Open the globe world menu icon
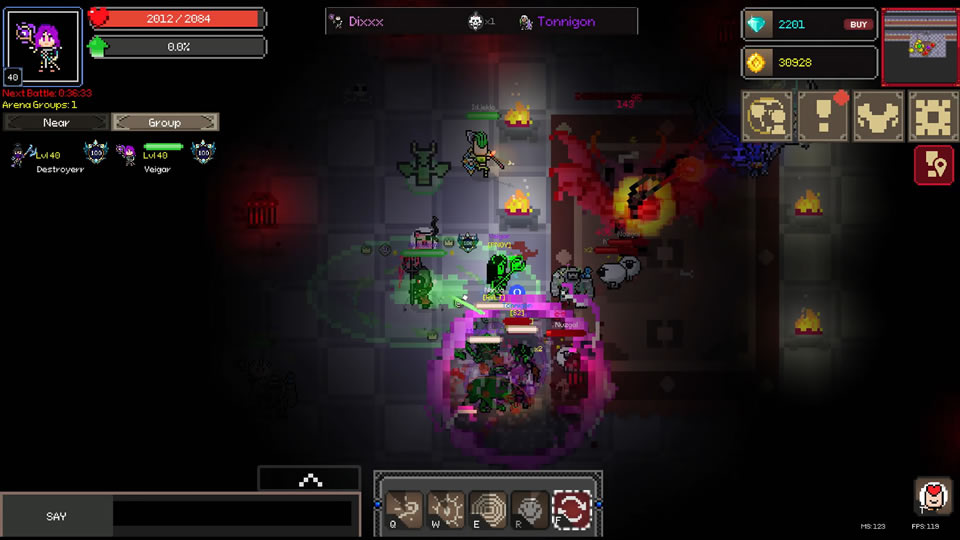Screen dimensions: 960x540 (x=768, y=116)
